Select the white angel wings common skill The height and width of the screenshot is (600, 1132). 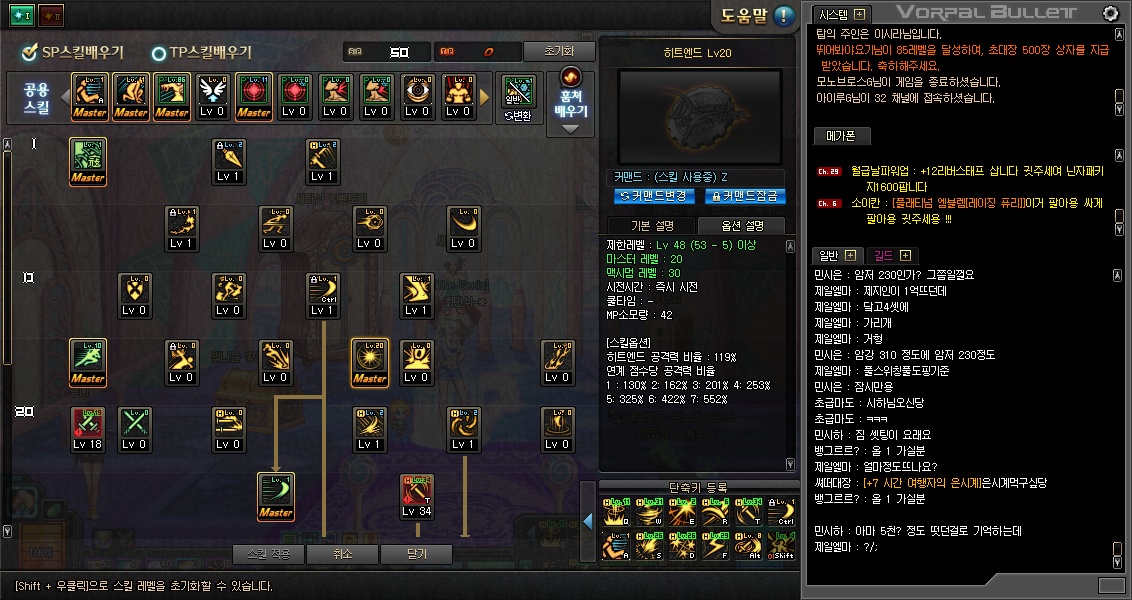[x=212, y=95]
